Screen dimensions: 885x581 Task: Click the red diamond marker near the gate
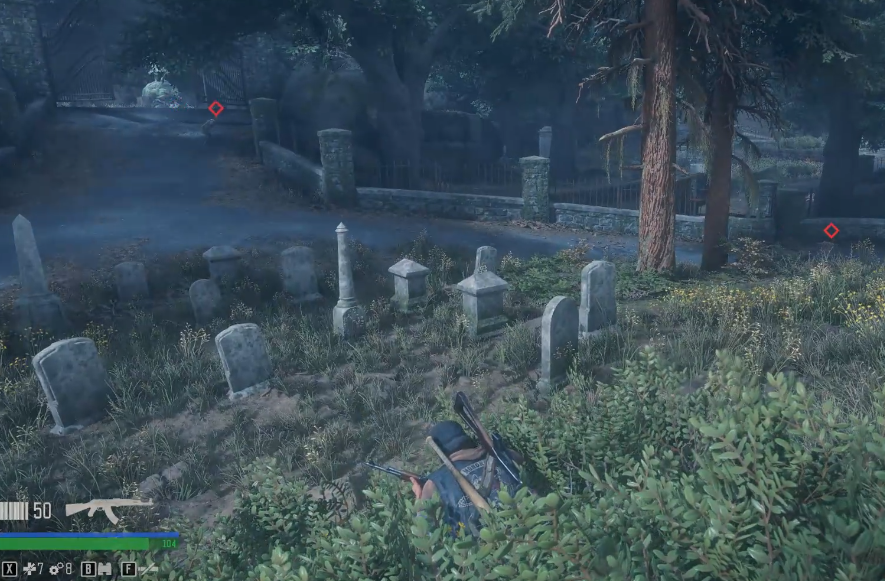tap(216, 108)
